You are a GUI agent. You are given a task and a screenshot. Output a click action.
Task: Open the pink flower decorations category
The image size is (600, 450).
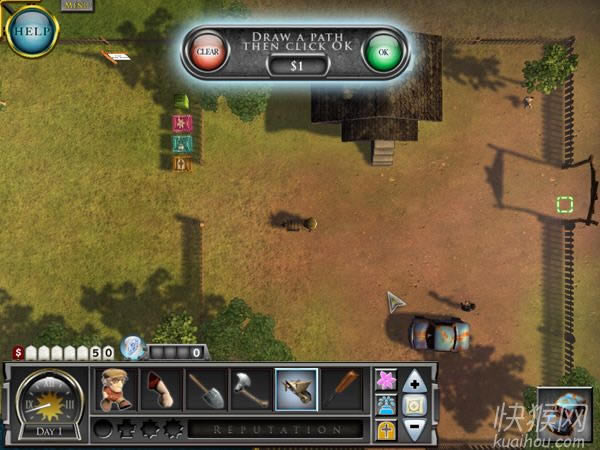click(x=386, y=380)
